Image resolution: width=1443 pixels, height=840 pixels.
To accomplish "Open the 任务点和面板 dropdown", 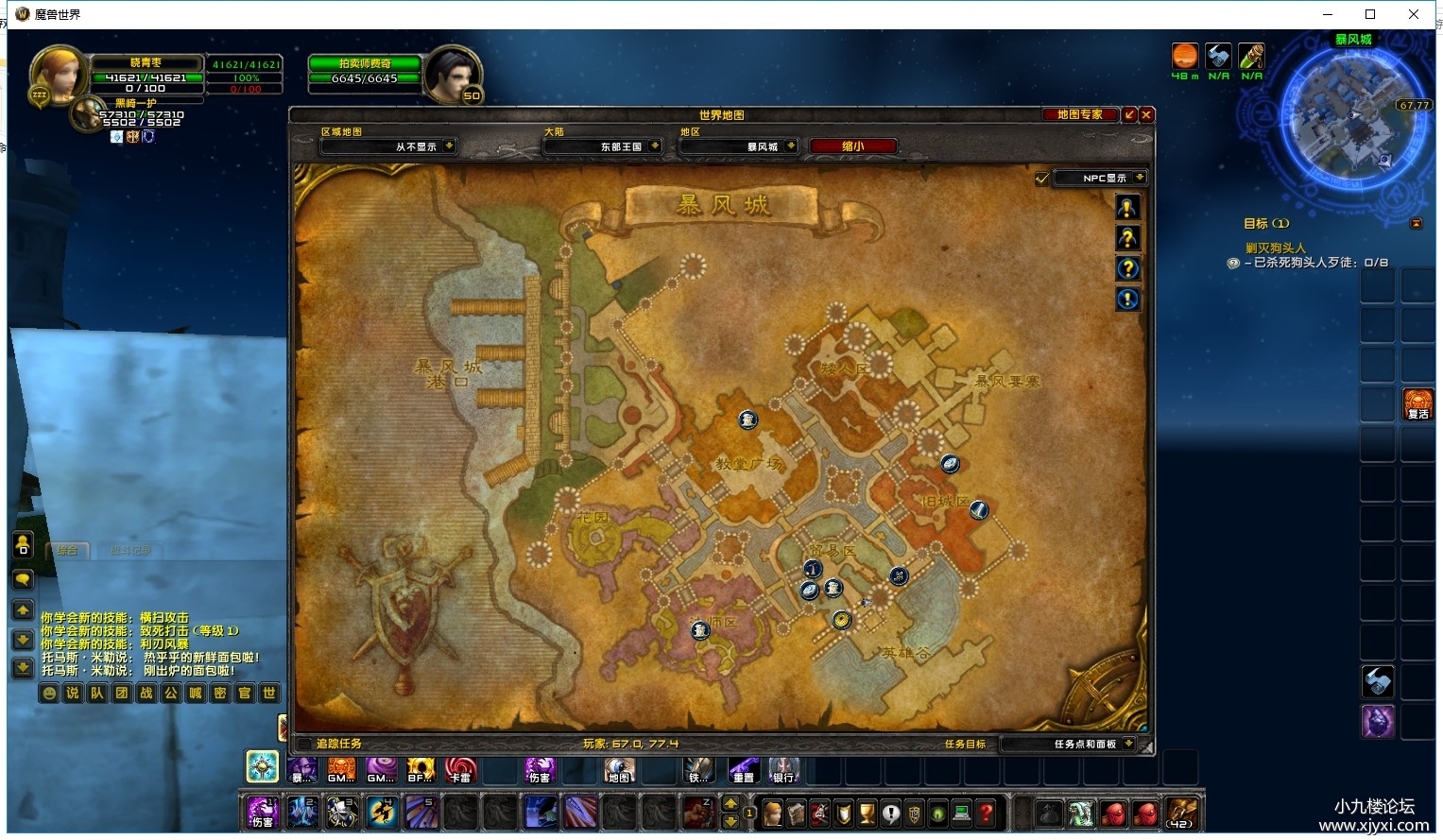I will tap(1128, 744).
